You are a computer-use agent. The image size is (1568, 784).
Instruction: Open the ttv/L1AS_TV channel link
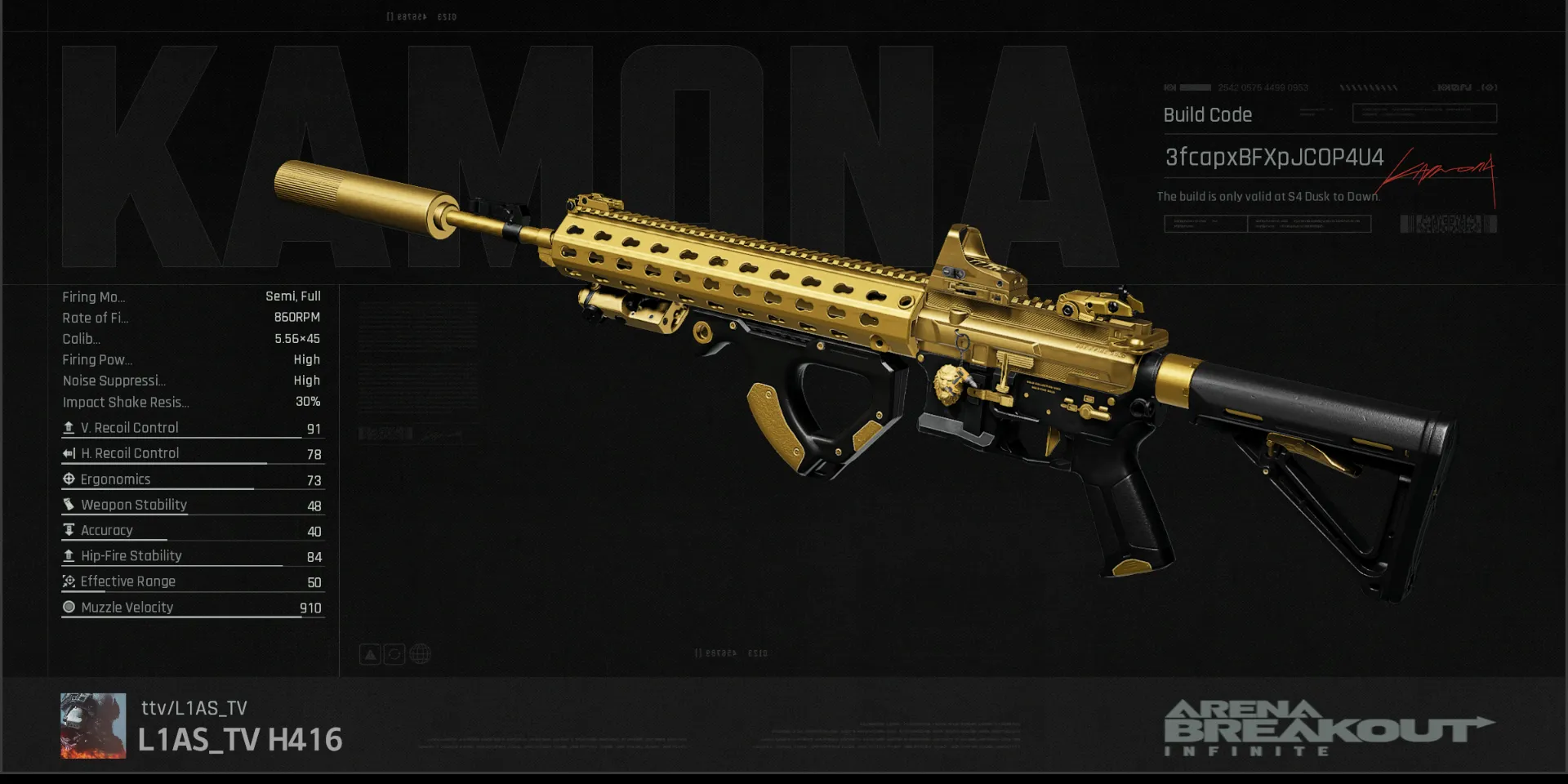[194, 708]
